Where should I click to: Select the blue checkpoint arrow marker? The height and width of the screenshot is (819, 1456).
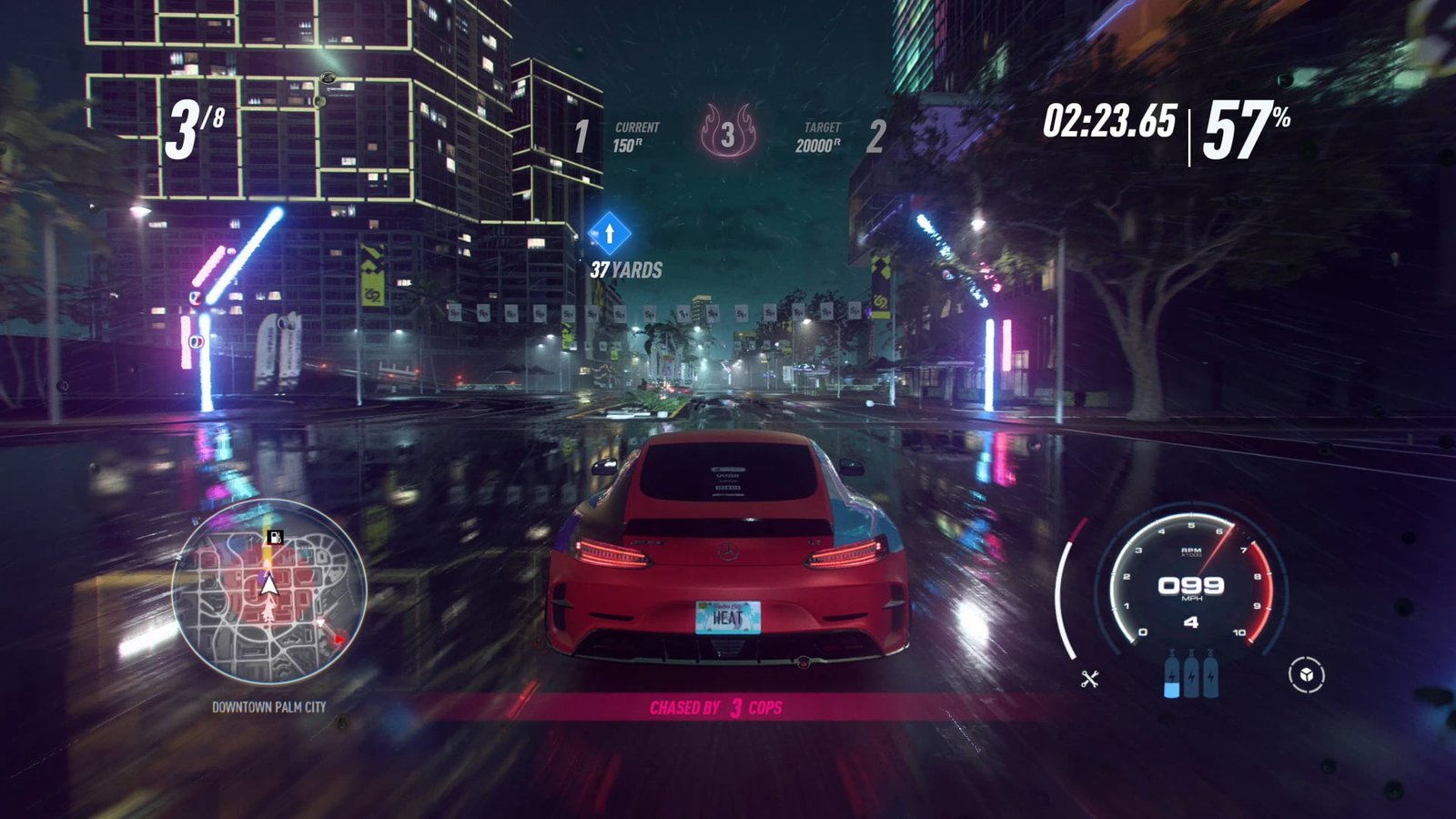tap(610, 234)
